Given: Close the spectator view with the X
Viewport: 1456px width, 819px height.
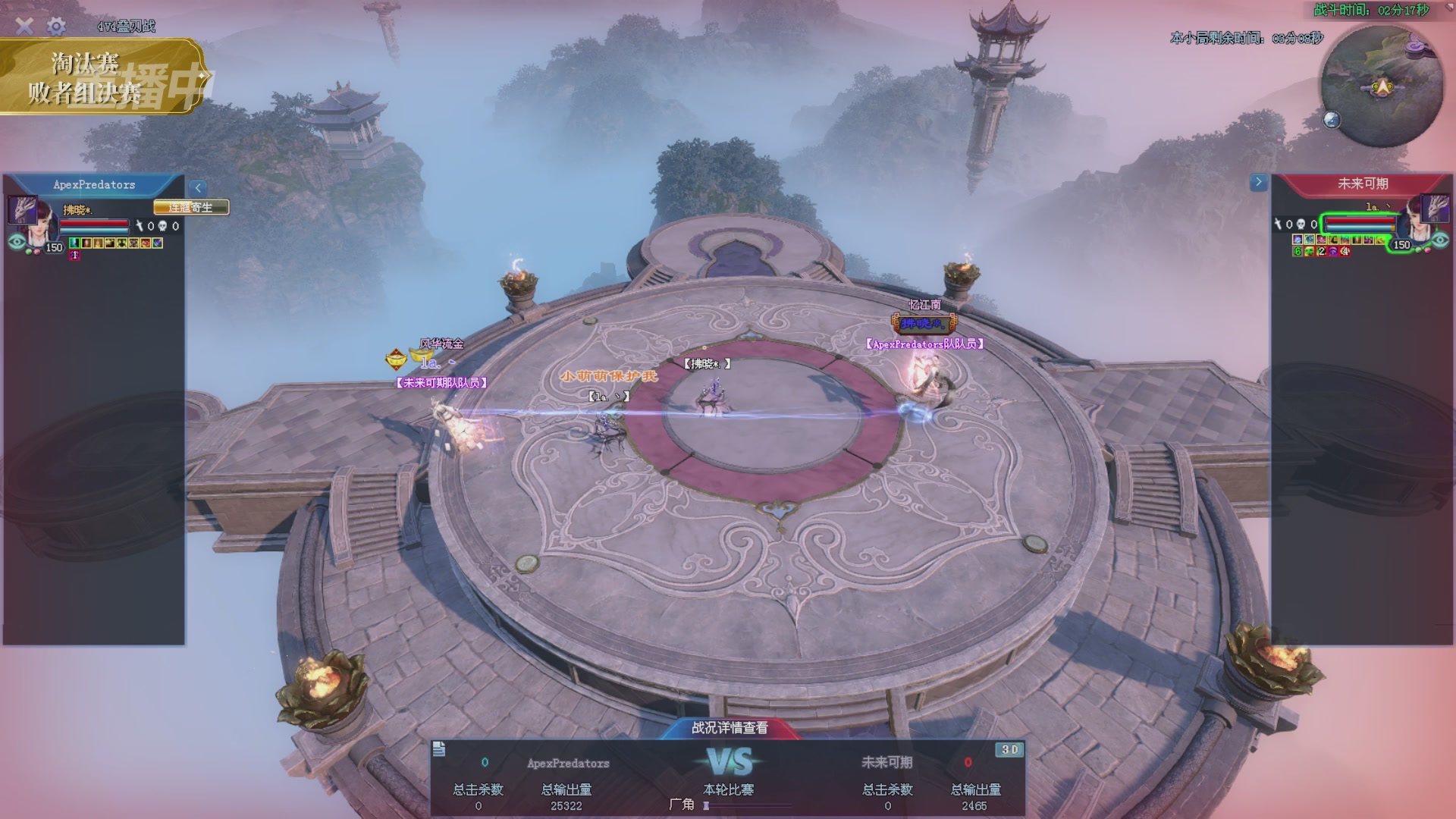Looking at the screenshot, I should coord(24,27).
